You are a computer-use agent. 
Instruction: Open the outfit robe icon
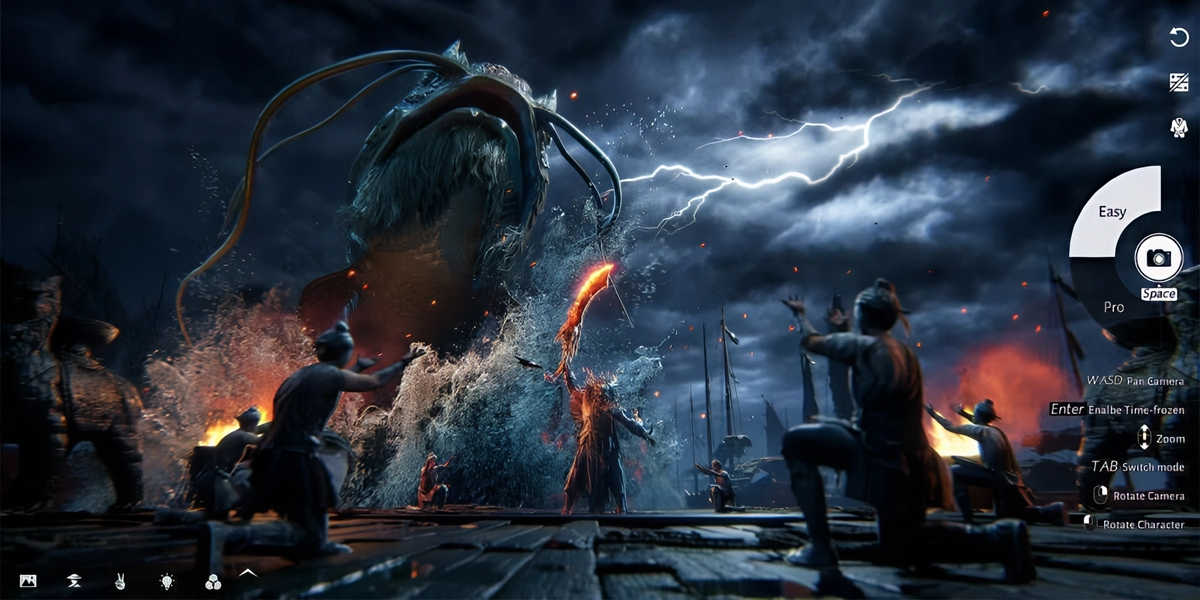click(x=1178, y=127)
